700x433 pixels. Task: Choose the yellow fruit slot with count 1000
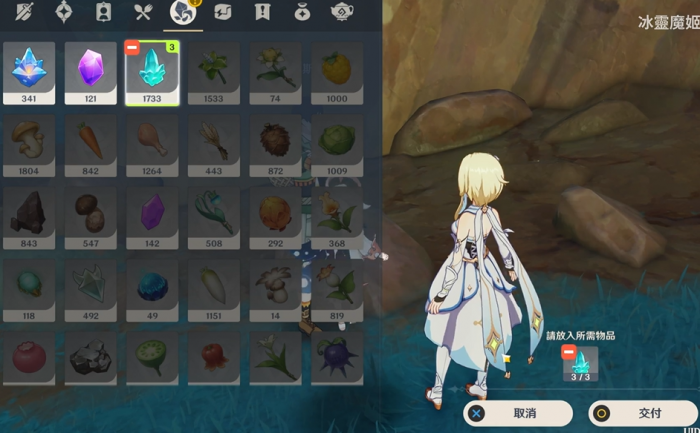337,72
